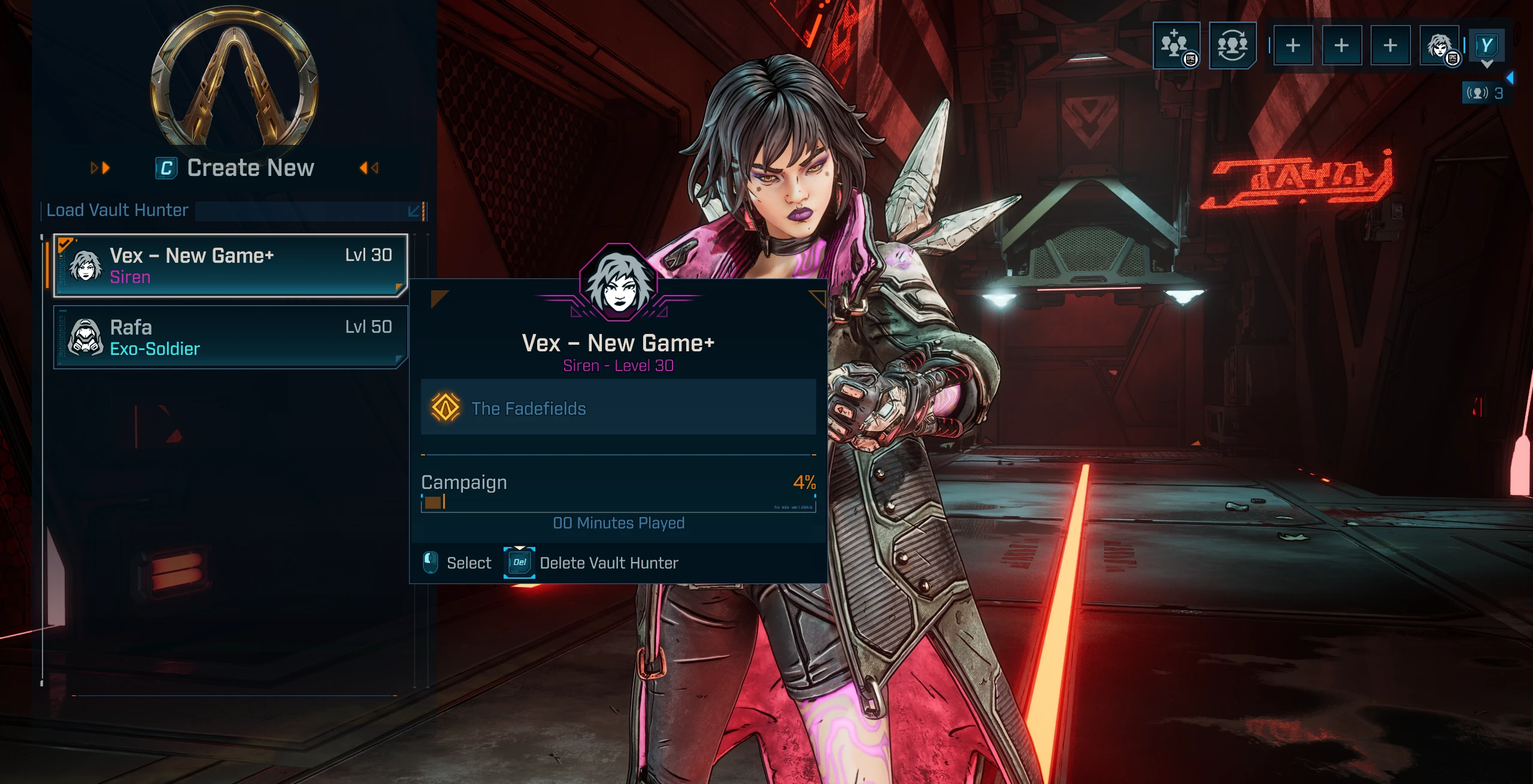Open the Epic friends invite icon

pyautogui.click(x=1176, y=45)
